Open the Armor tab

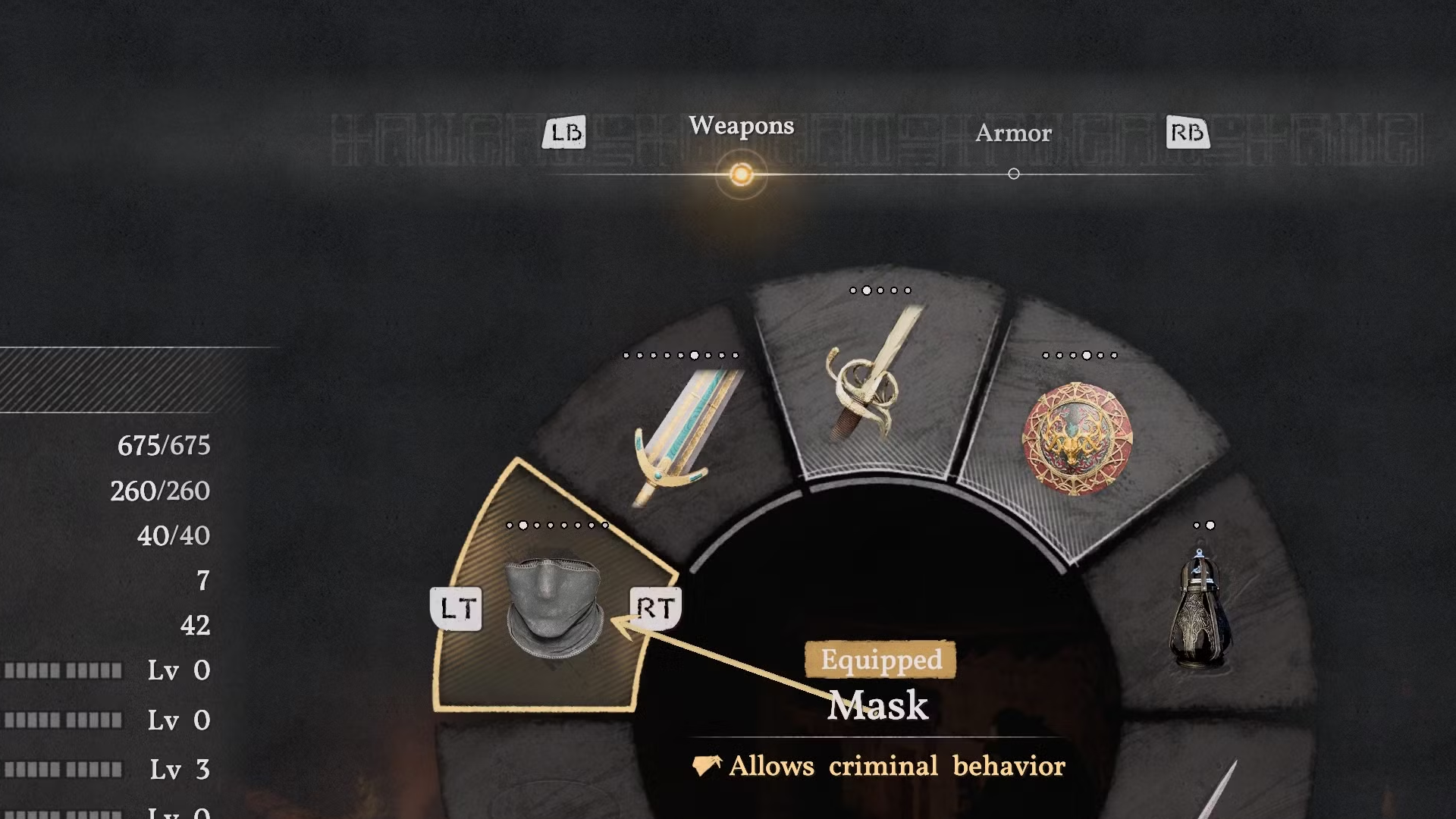click(x=1013, y=134)
